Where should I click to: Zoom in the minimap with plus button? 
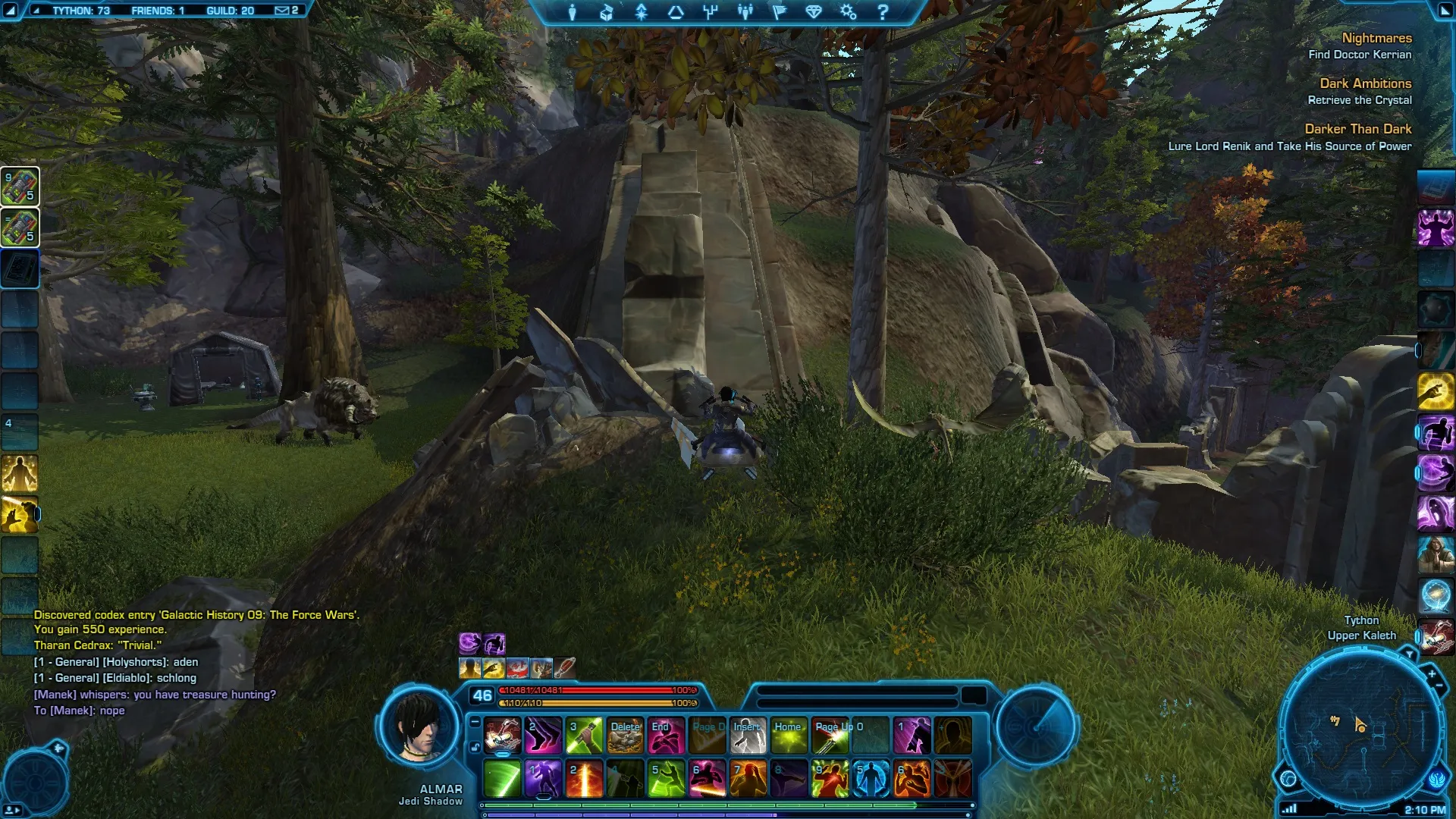click(1432, 673)
